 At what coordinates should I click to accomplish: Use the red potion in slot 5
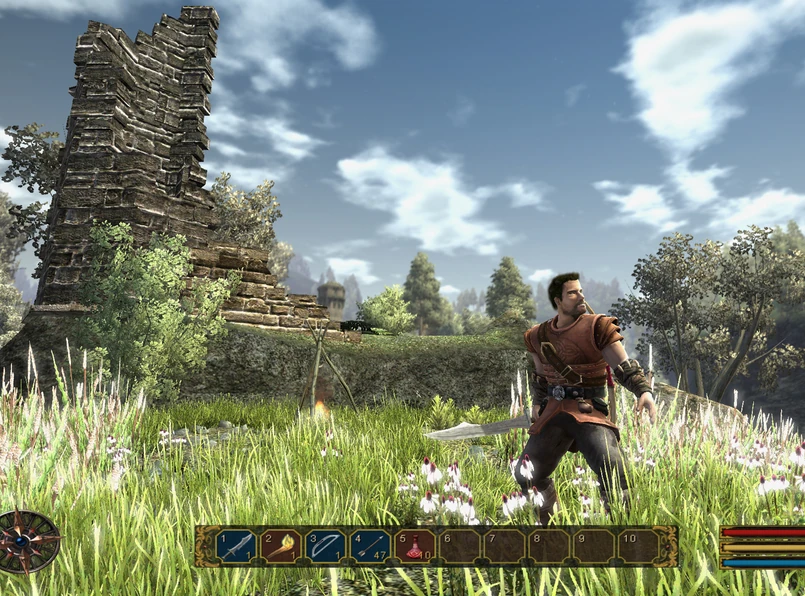pos(414,547)
